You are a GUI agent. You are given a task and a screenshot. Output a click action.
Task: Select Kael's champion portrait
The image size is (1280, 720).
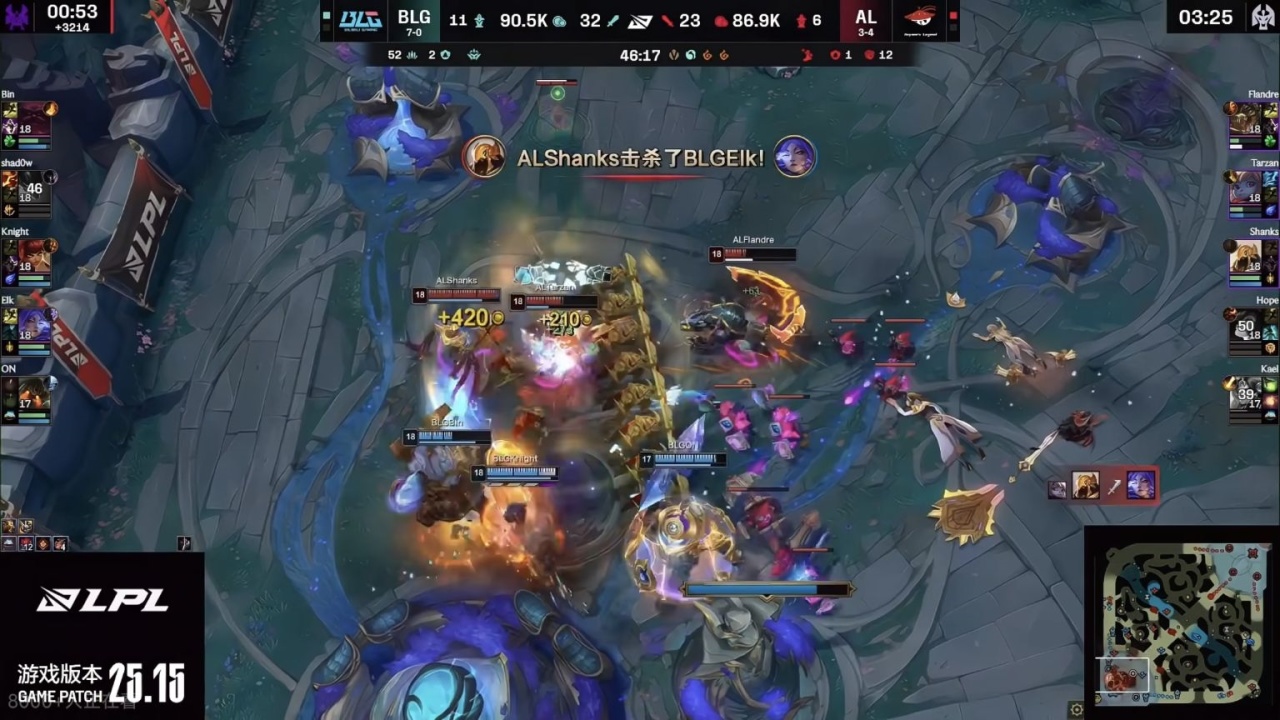click(x=1245, y=394)
